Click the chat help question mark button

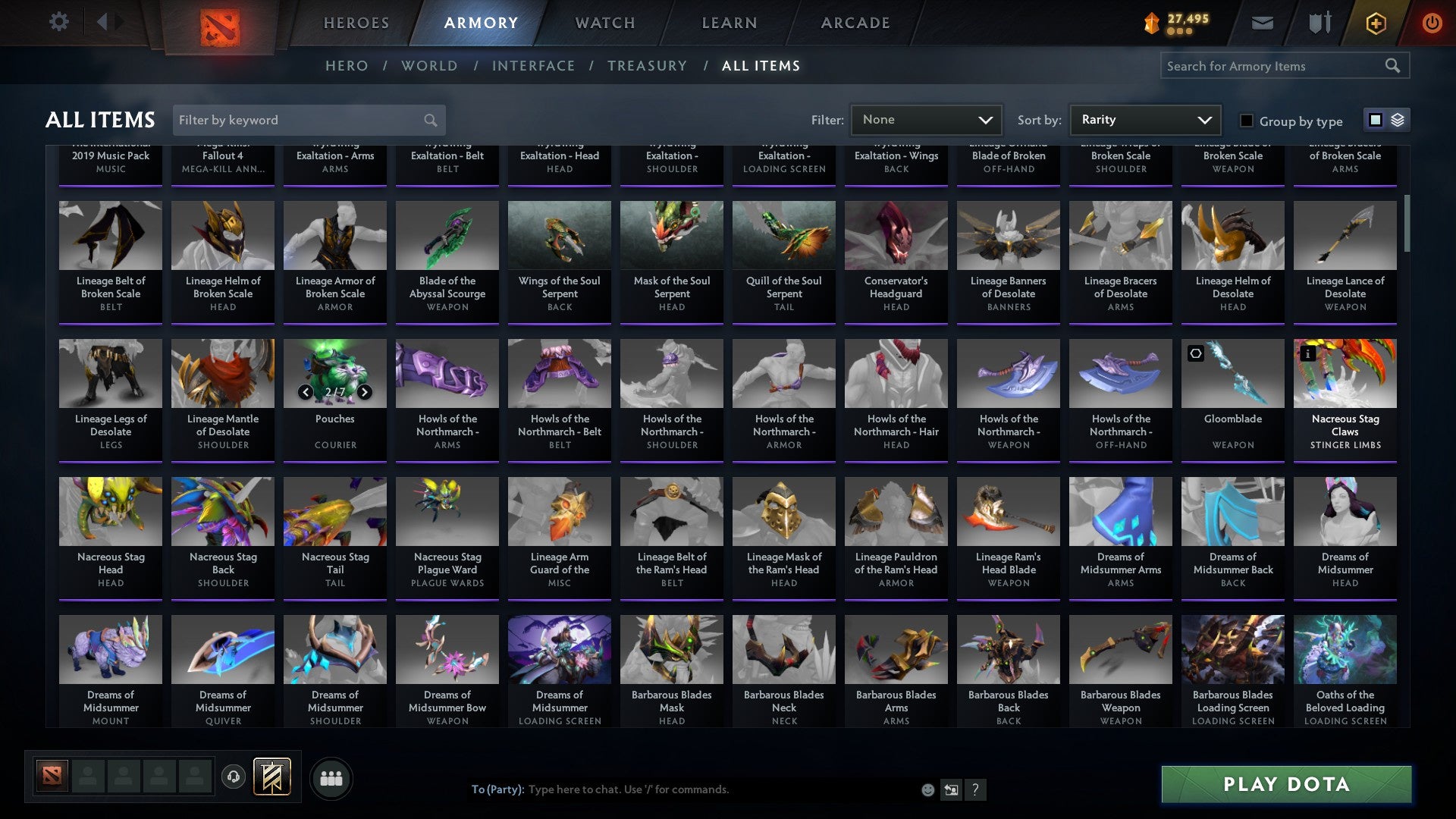tap(975, 789)
